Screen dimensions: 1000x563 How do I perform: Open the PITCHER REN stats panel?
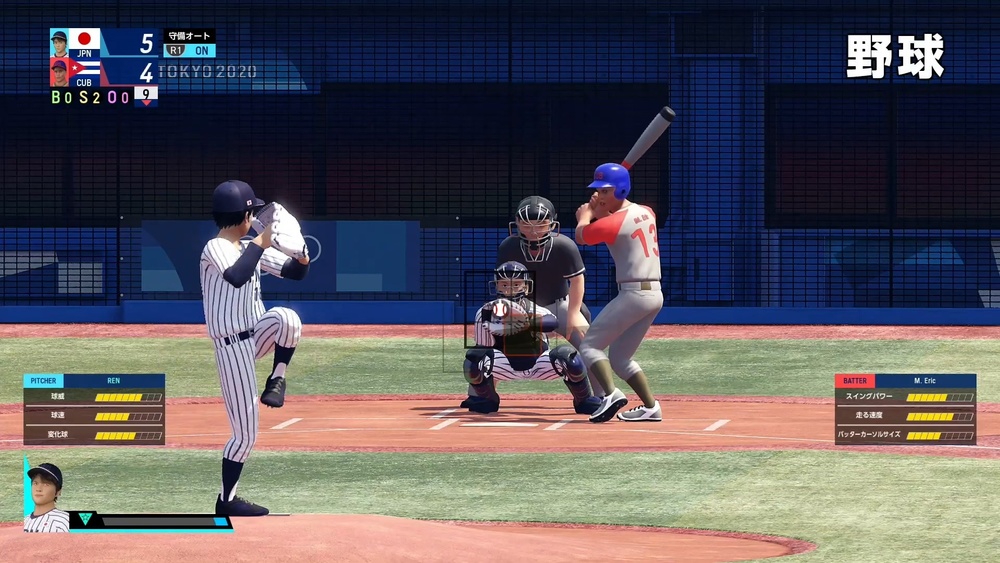[x=94, y=409]
